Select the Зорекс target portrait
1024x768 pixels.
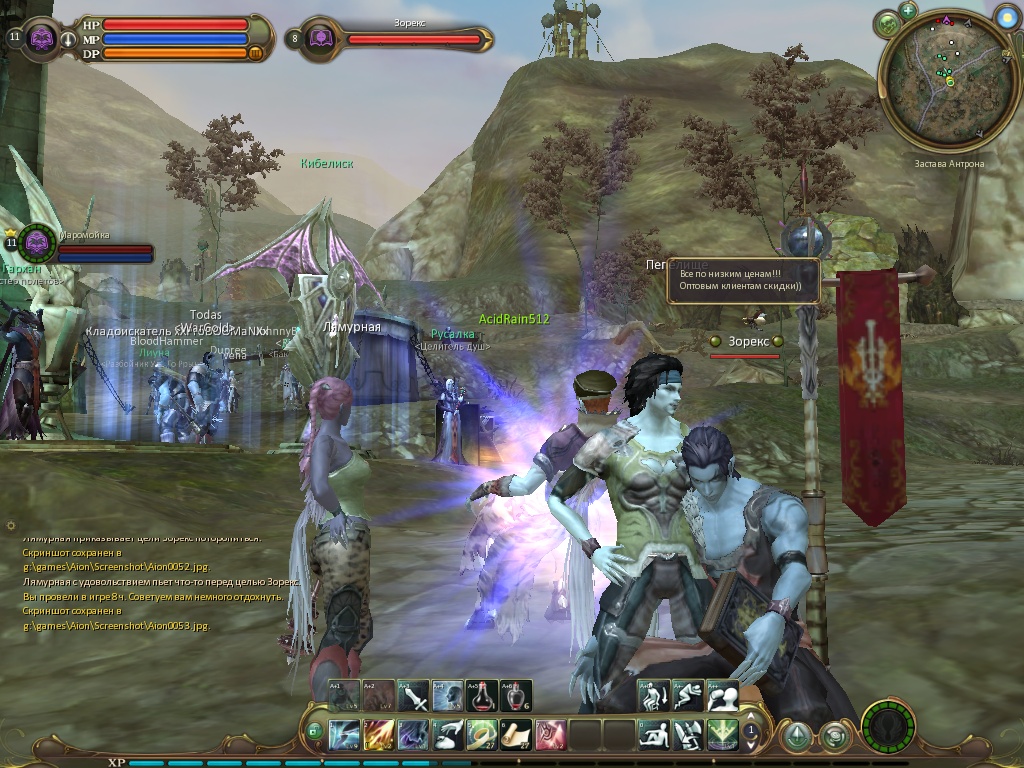321,39
